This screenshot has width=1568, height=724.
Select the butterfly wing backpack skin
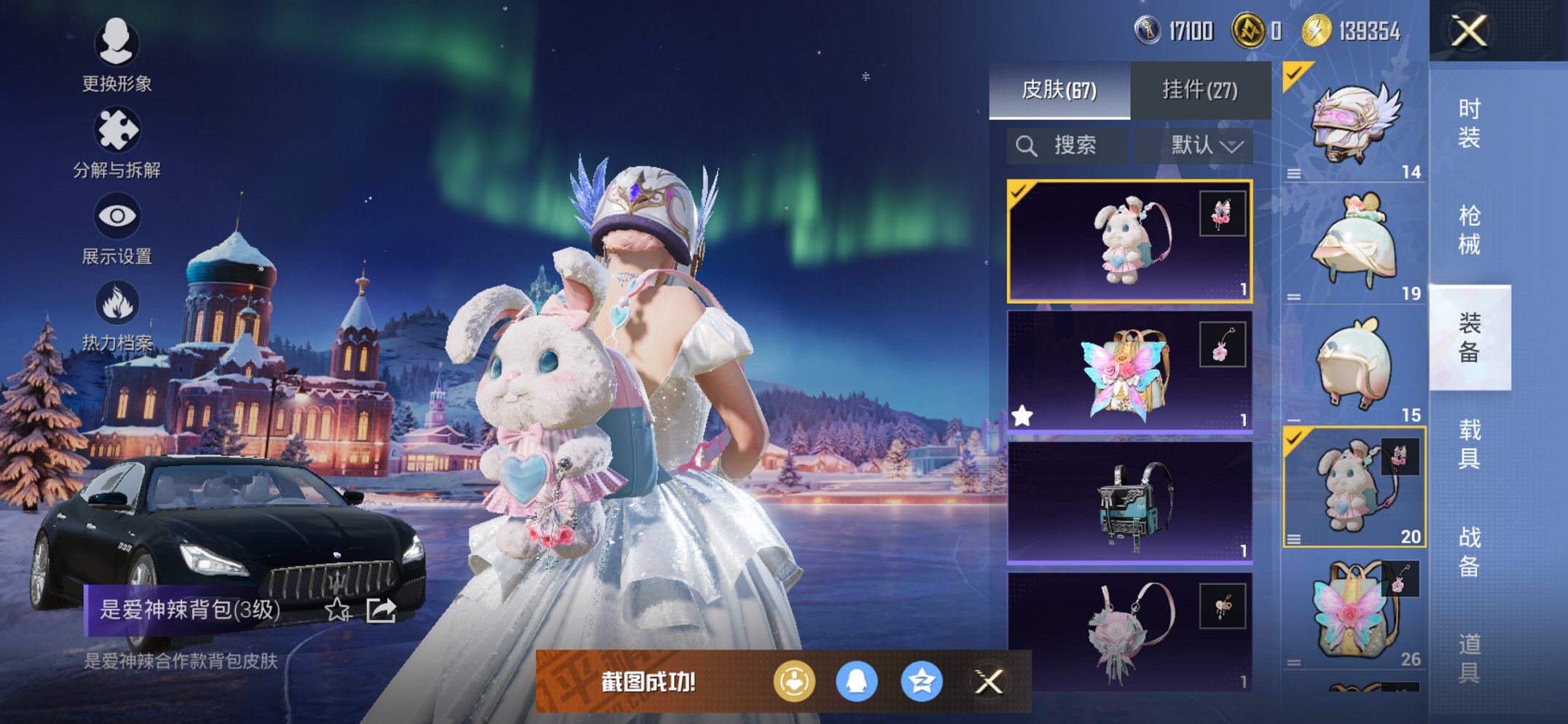pos(1129,372)
